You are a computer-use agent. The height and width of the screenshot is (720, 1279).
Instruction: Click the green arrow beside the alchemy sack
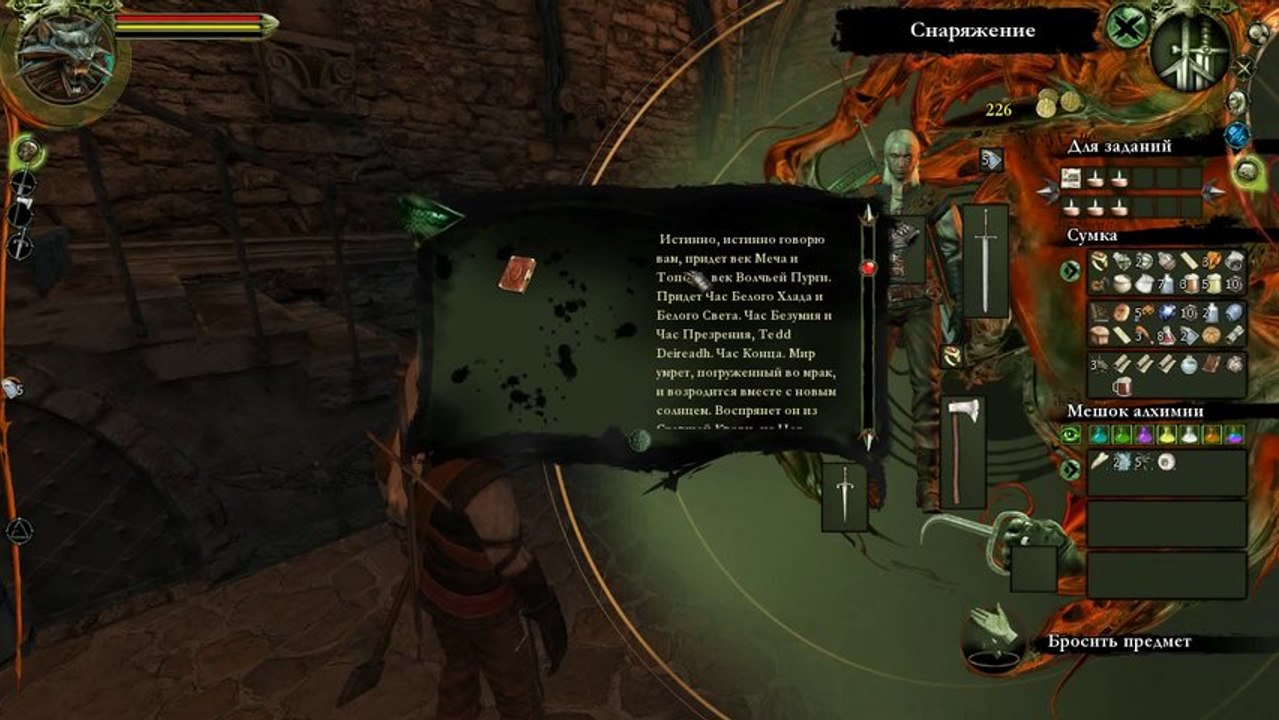1071,468
